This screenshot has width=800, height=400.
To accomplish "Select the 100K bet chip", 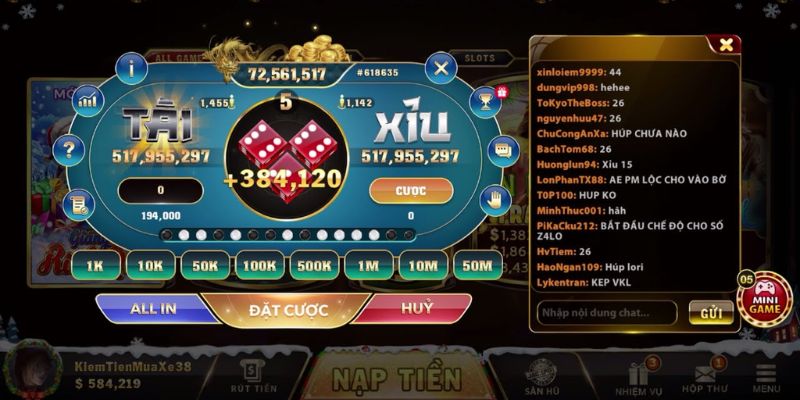I will 259,265.
